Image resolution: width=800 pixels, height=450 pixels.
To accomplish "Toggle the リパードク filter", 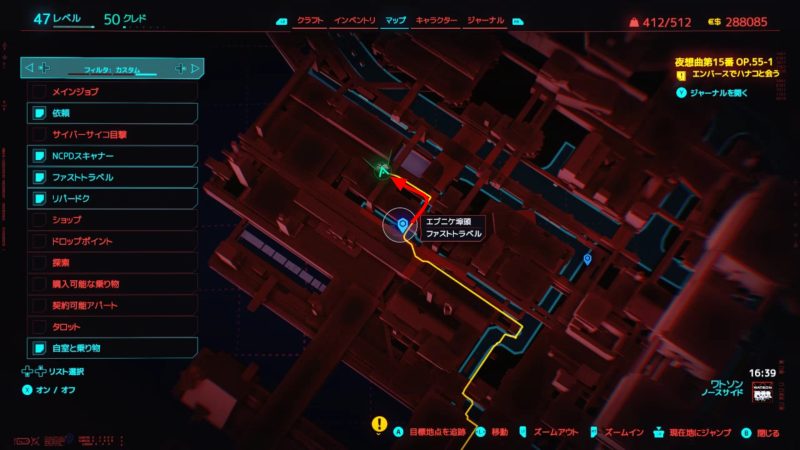I will tap(113, 198).
